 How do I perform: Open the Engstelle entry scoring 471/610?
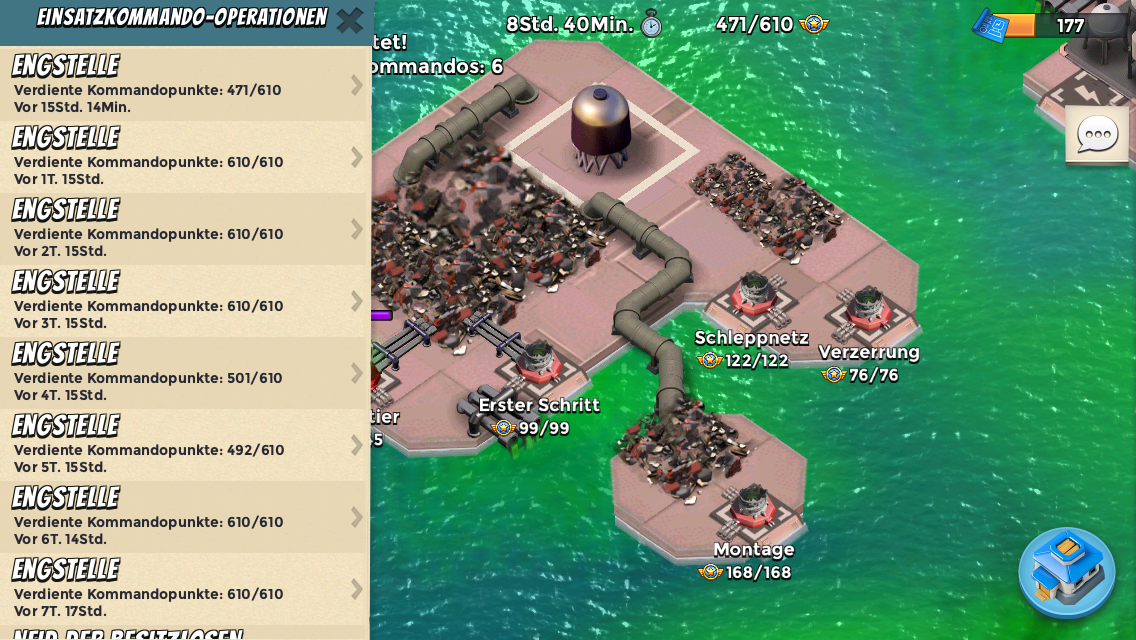click(x=185, y=85)
